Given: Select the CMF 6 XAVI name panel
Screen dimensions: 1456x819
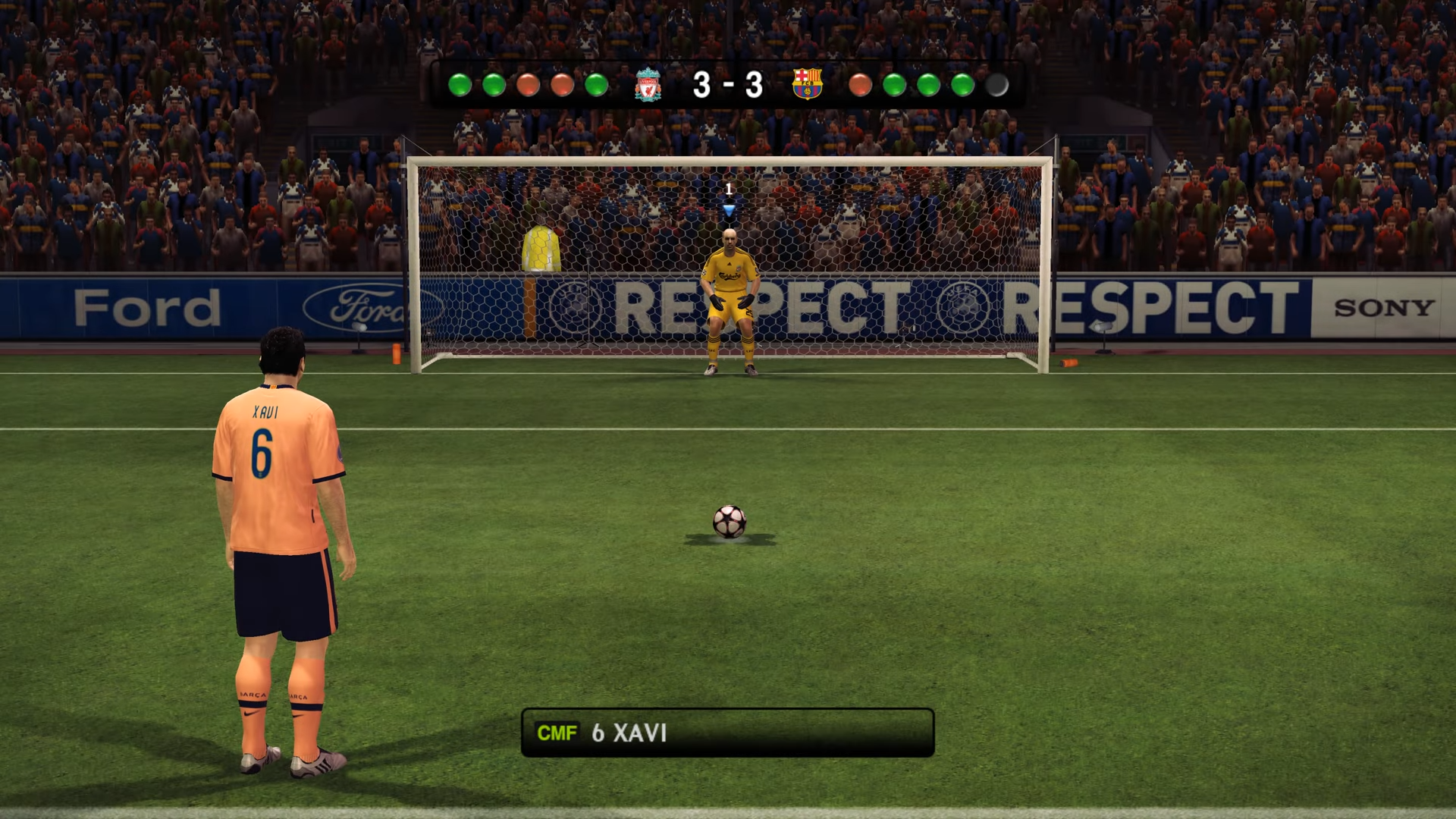Looking at the screenshot, I should point(727,733).
